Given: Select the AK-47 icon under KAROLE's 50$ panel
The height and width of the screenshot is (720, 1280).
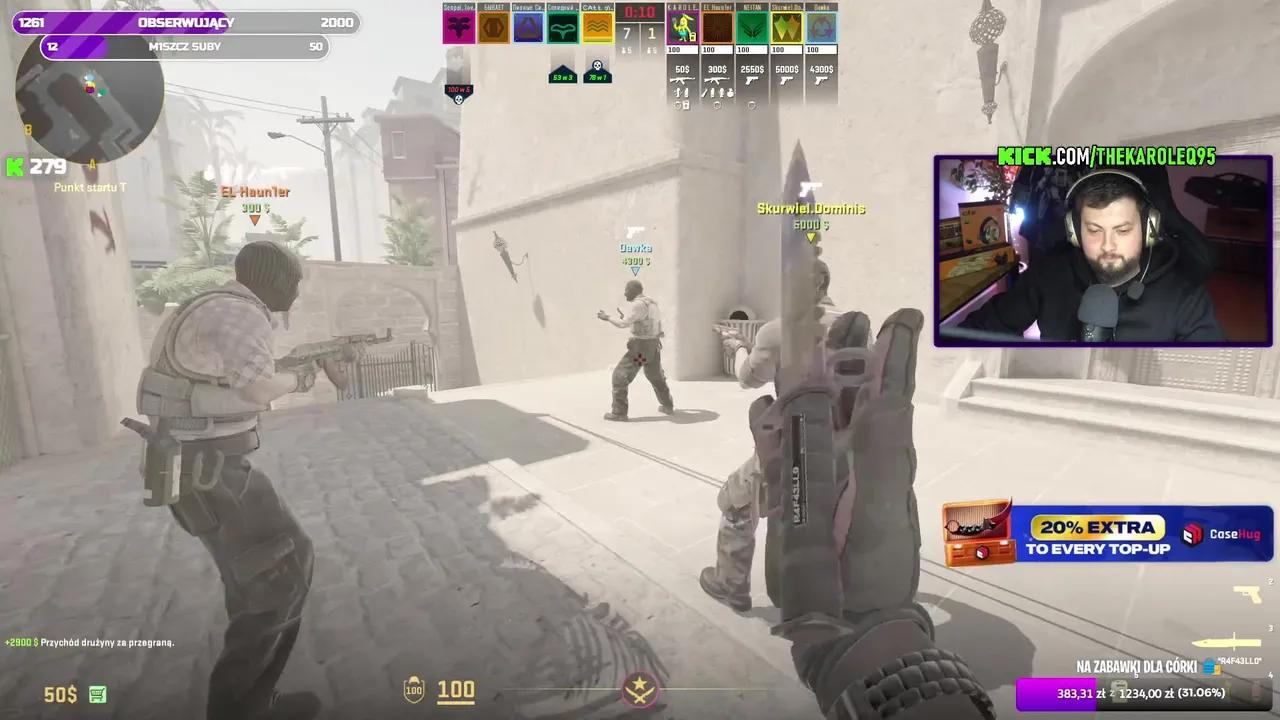Looking at the screenshot, I should pos(681,80).
